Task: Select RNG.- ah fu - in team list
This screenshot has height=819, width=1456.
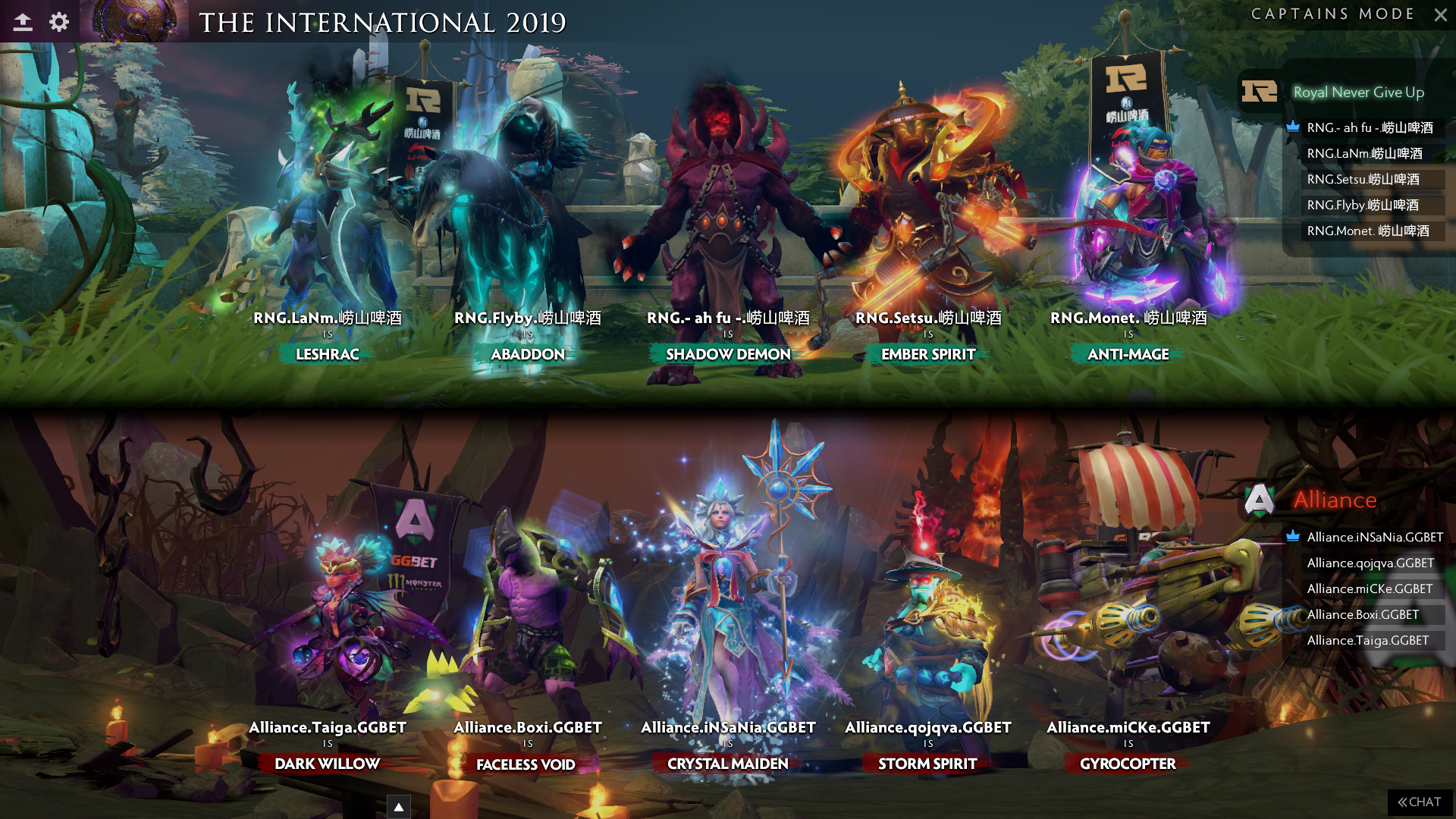Action: (1370, 127)
